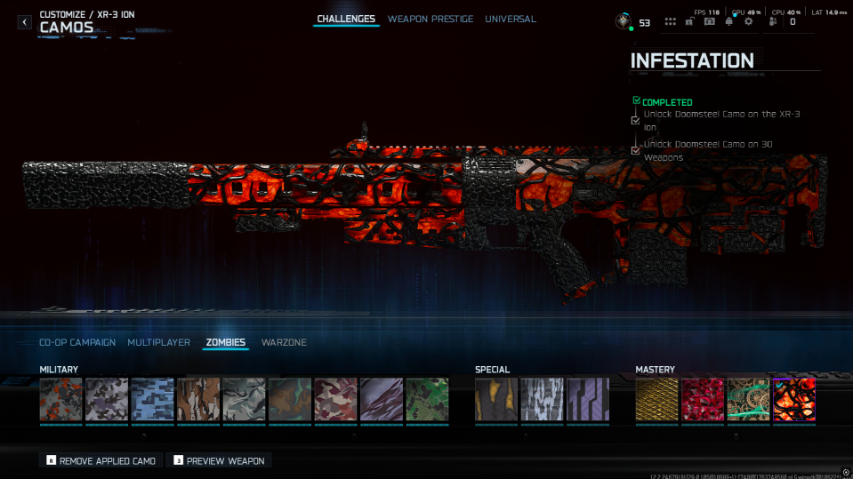The height and width of the screenshot is (479, 853).
Task: Open the notifications bell
Action: point(728,21)
